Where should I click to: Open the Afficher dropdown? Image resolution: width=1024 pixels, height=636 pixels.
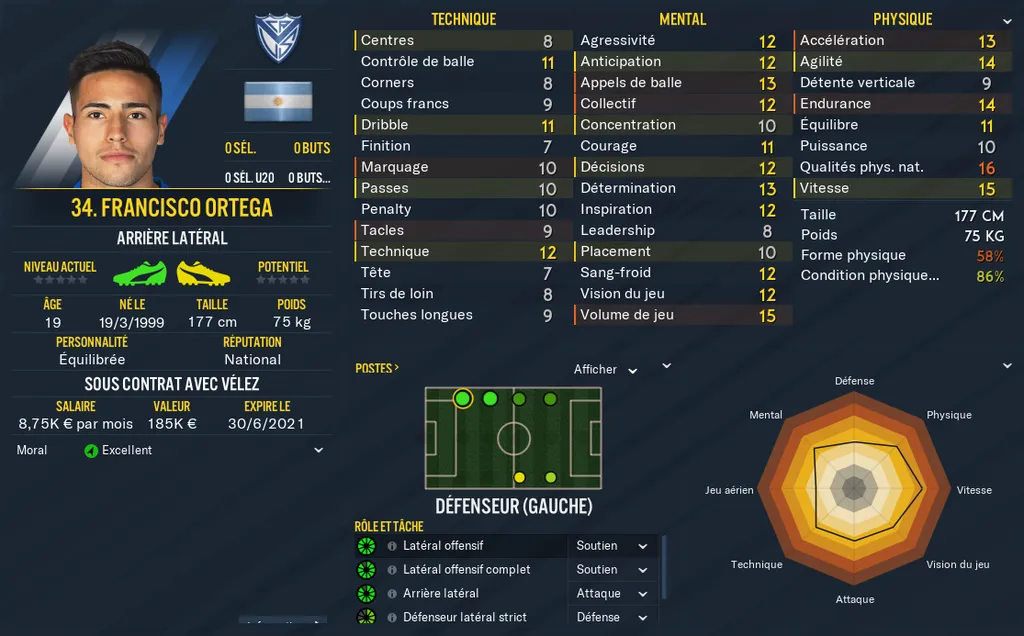click(x=605, y=370)
